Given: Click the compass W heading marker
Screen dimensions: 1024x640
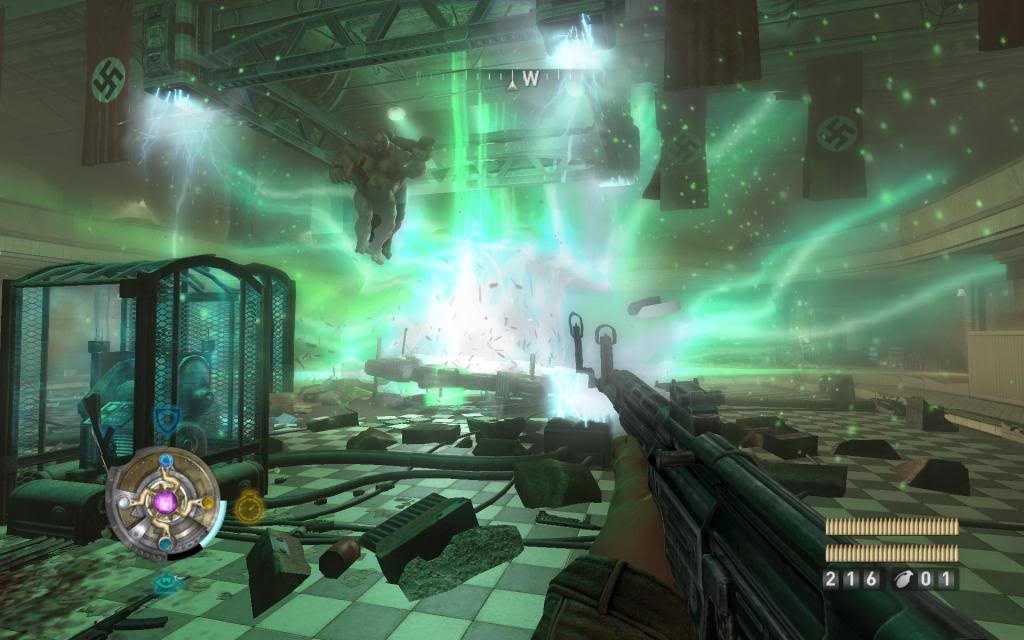Looking at the screenshot, I should tap(530, 77).
